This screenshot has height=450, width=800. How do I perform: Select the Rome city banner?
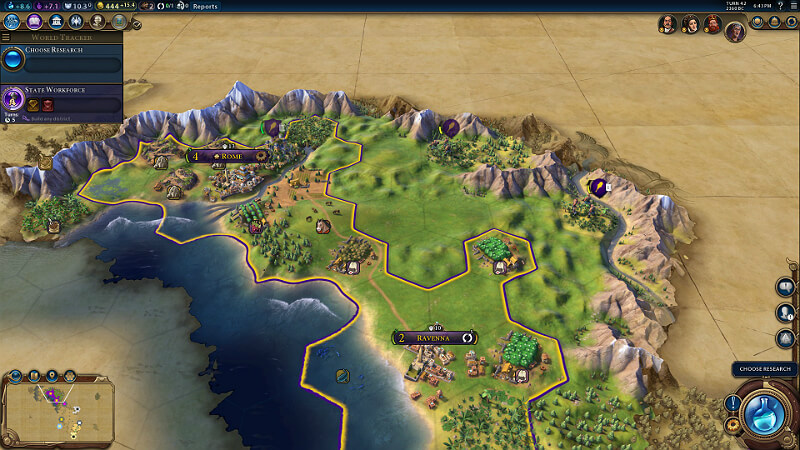pos(229,156)
